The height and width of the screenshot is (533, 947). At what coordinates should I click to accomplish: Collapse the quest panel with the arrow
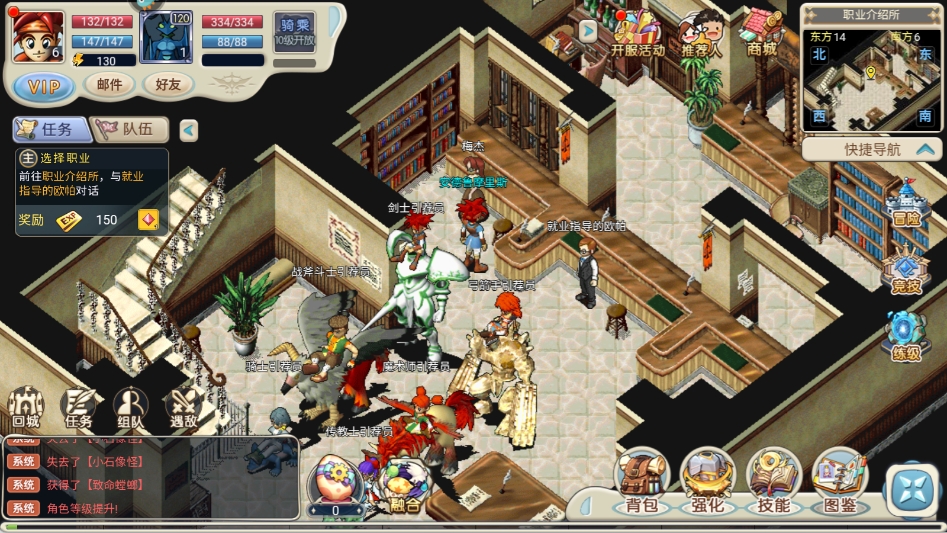[188, 130]
